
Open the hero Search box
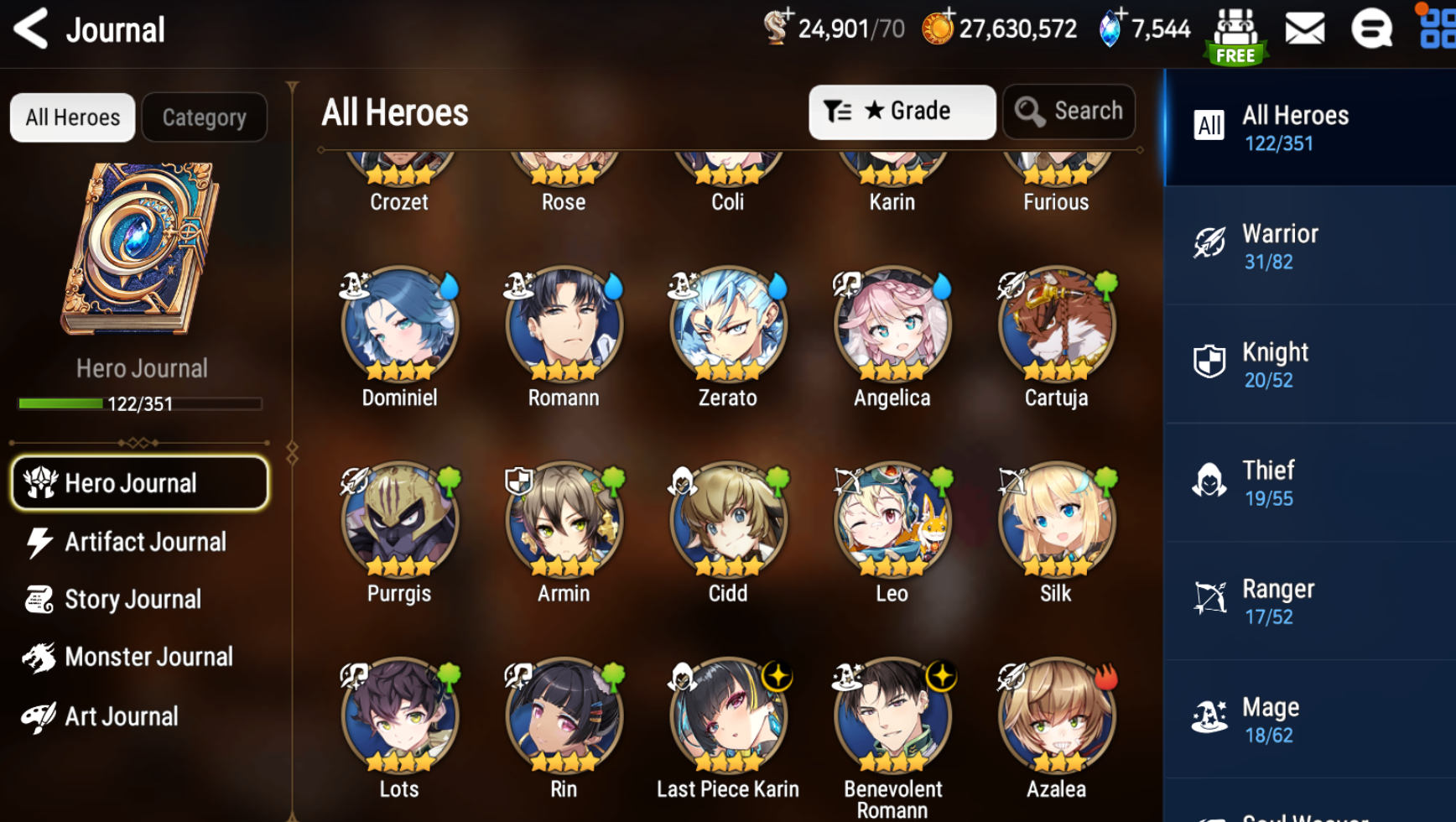(1069, 112)
